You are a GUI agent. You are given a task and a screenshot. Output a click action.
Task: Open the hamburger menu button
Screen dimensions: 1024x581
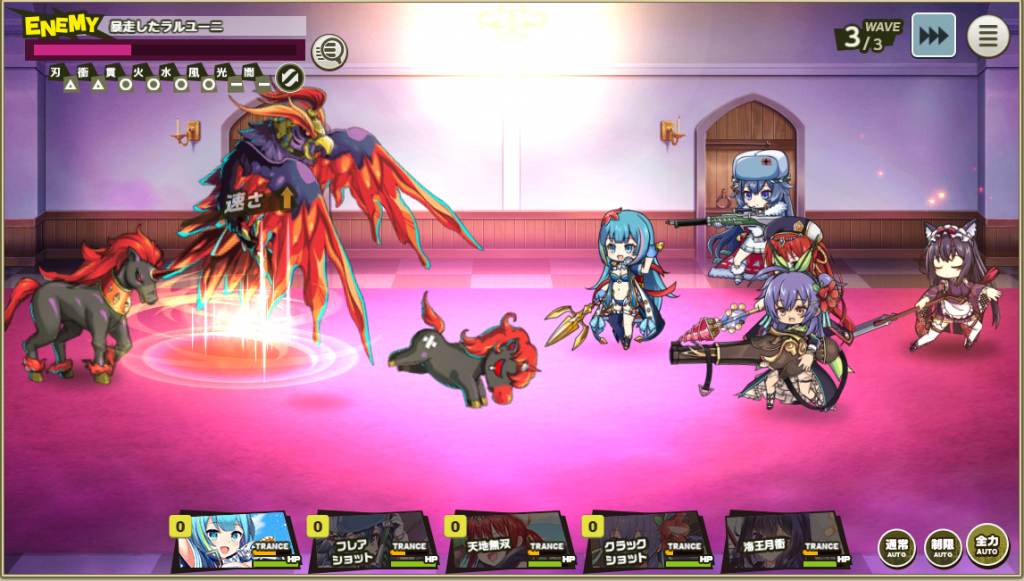(987, 36)
